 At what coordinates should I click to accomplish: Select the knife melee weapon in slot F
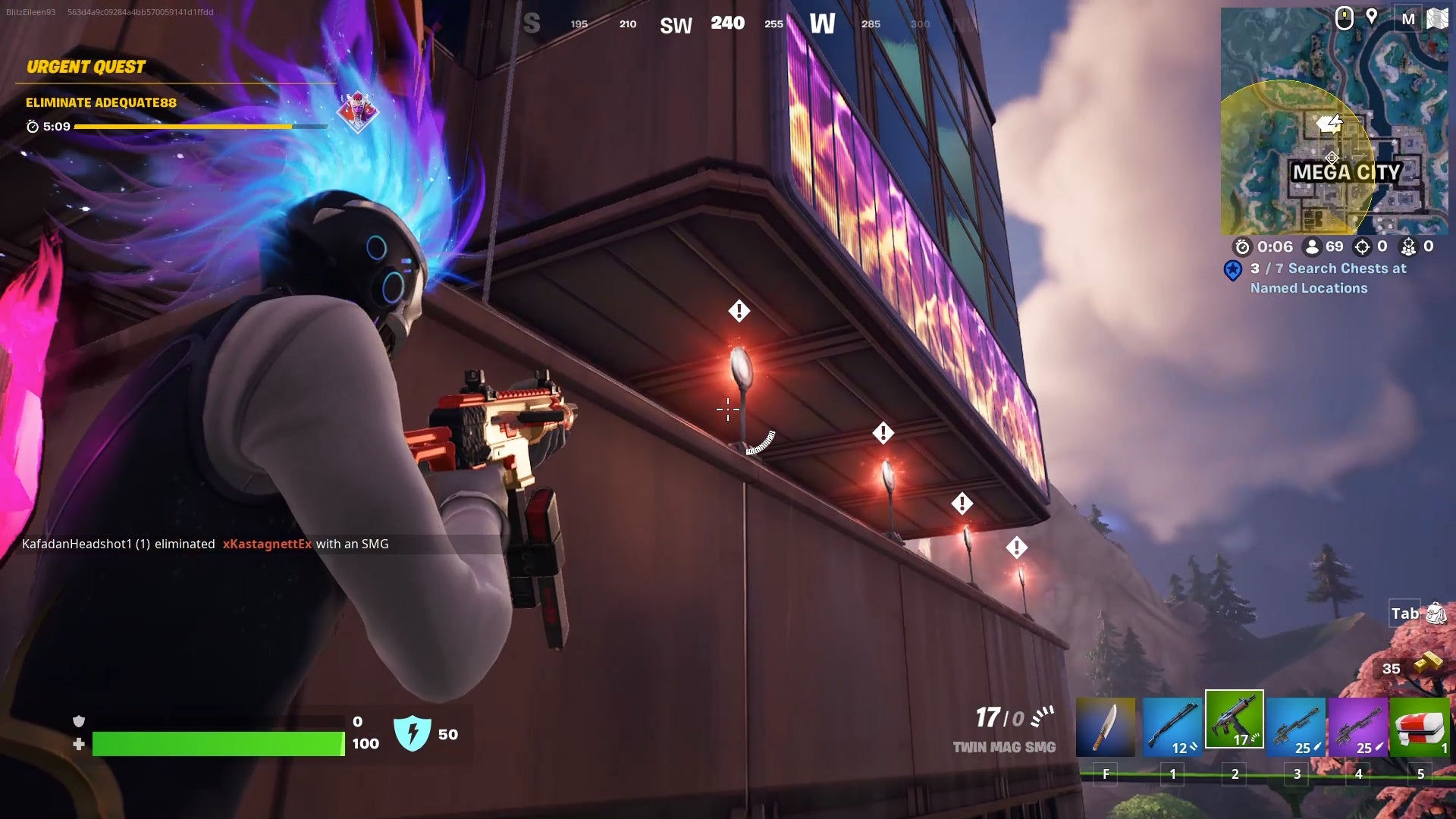1106,724
